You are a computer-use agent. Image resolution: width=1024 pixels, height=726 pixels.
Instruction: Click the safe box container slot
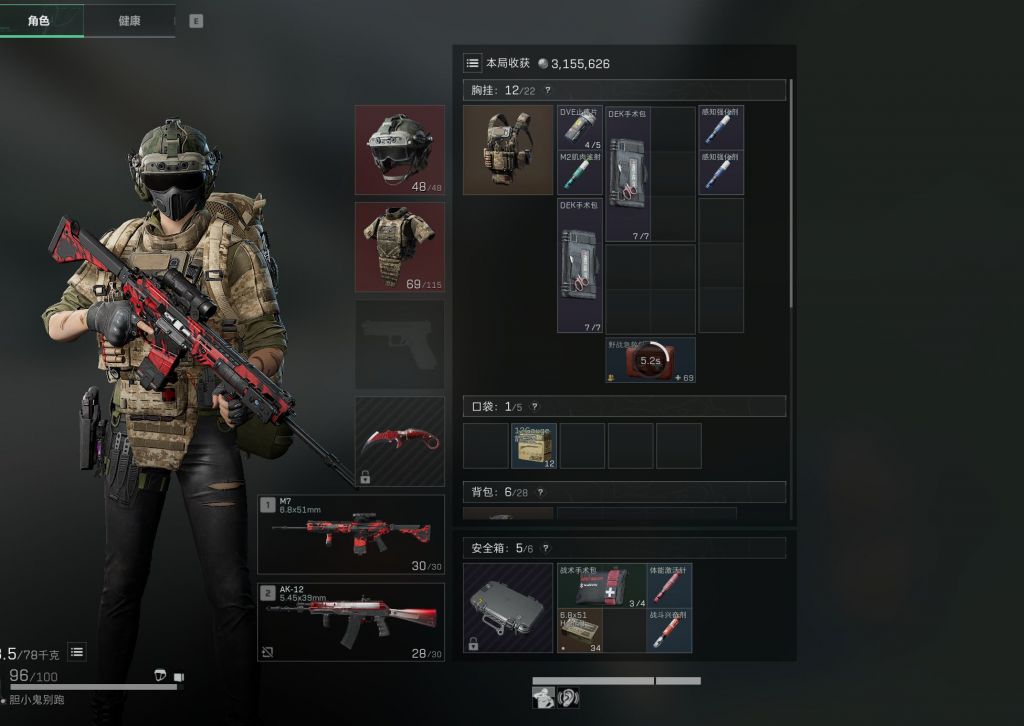(x=508, y=608)
